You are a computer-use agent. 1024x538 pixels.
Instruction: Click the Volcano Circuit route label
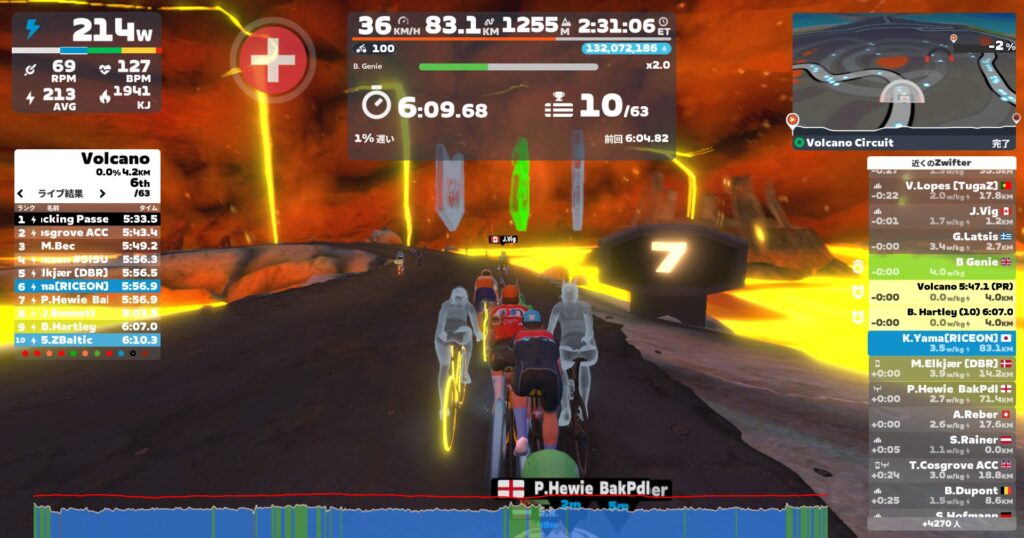click(x=850, y=143)
